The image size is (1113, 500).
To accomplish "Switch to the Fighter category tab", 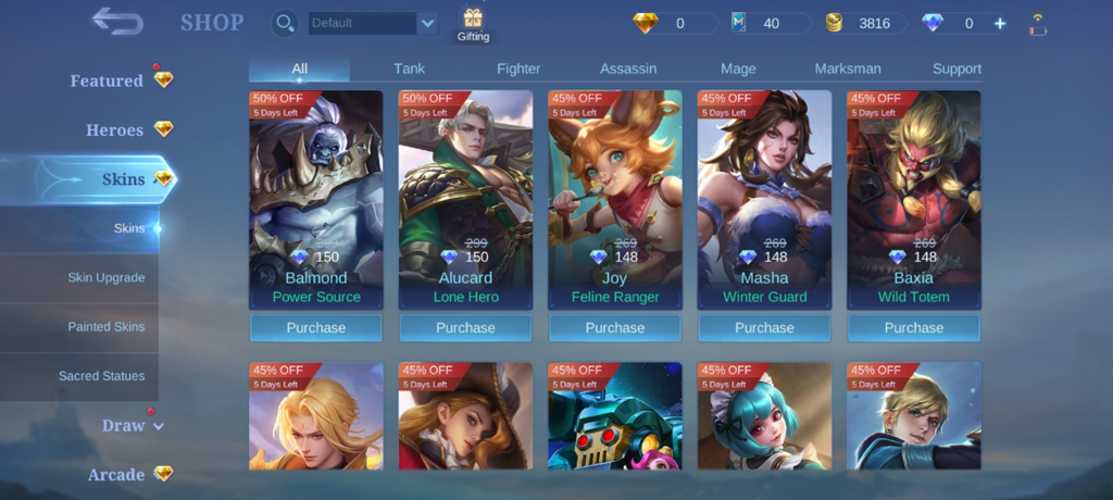I will point(518,69).
